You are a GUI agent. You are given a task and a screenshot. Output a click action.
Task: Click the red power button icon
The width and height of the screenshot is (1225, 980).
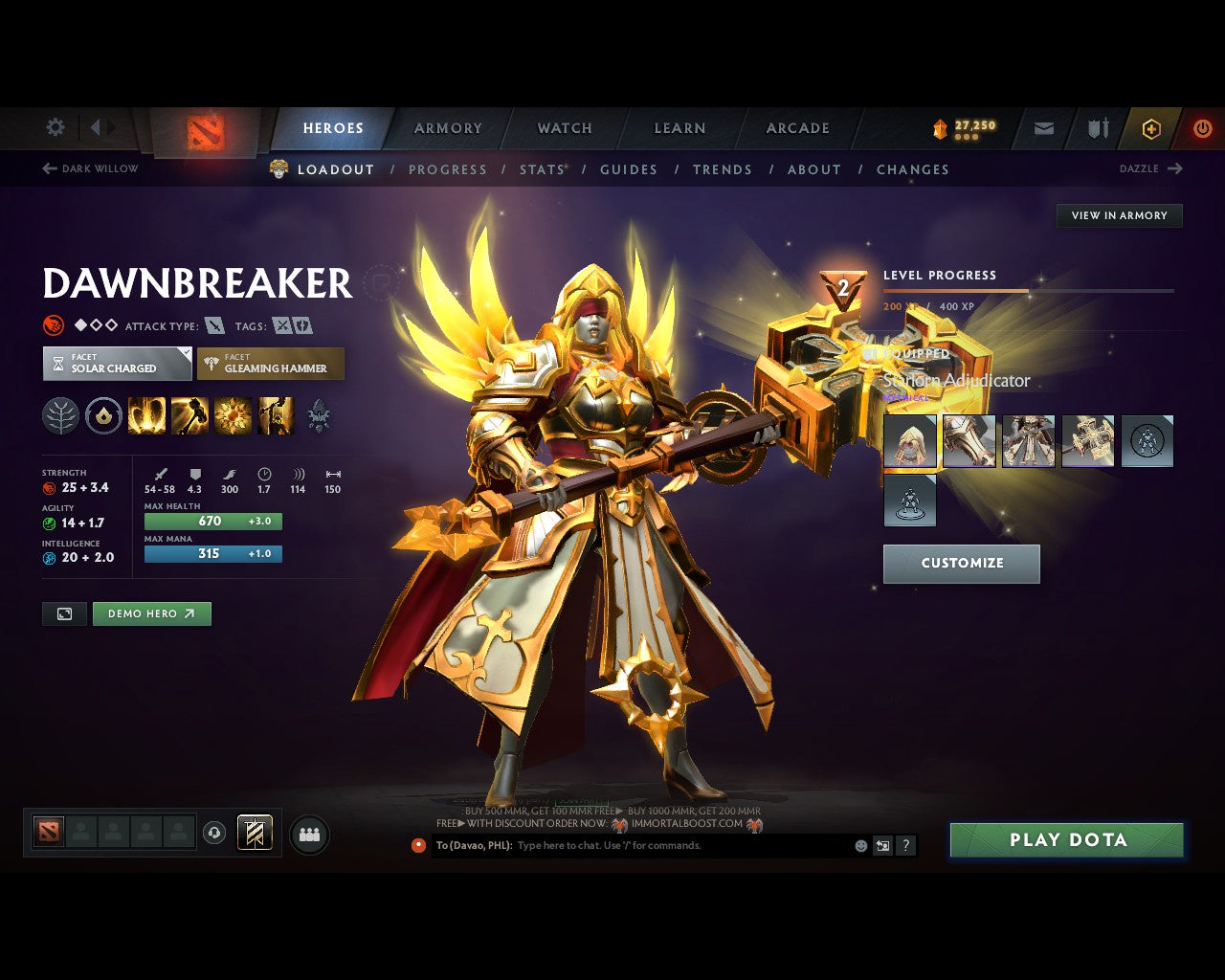[x=1203, y=128]
